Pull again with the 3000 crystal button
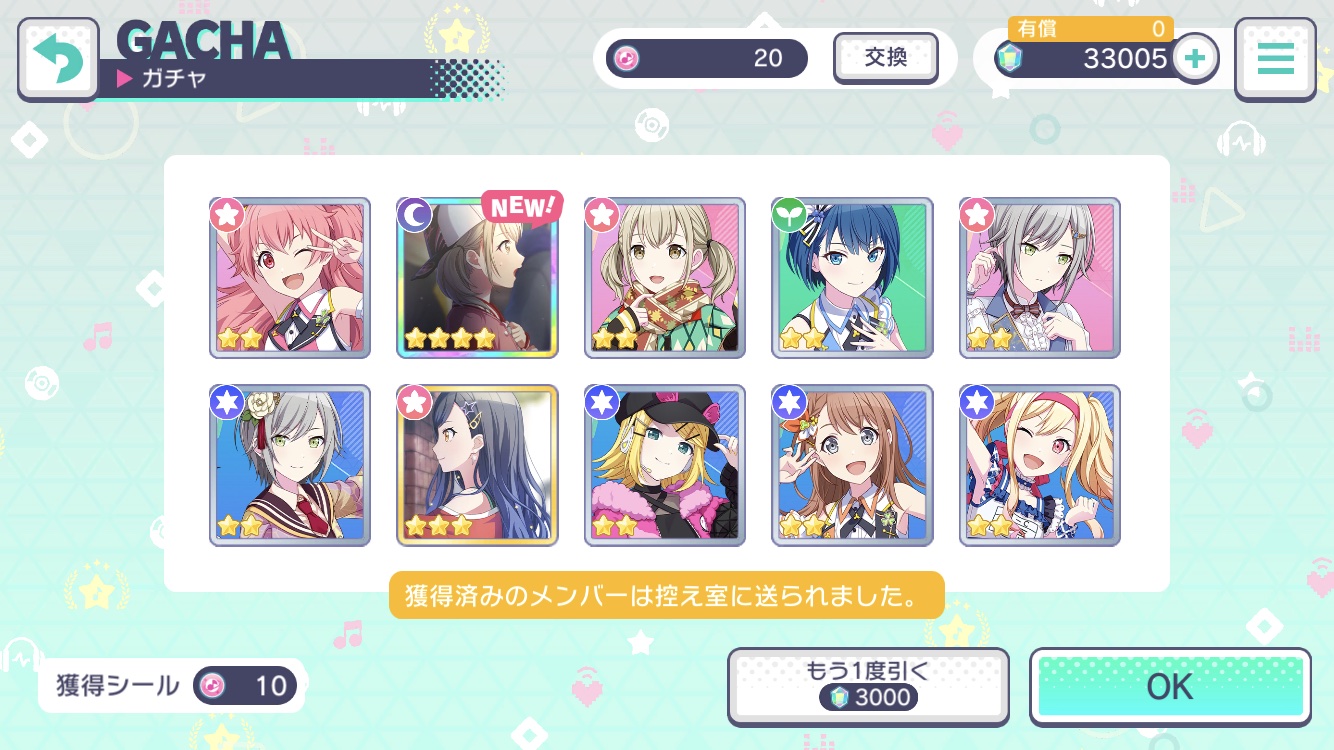 tap(866, 686)
